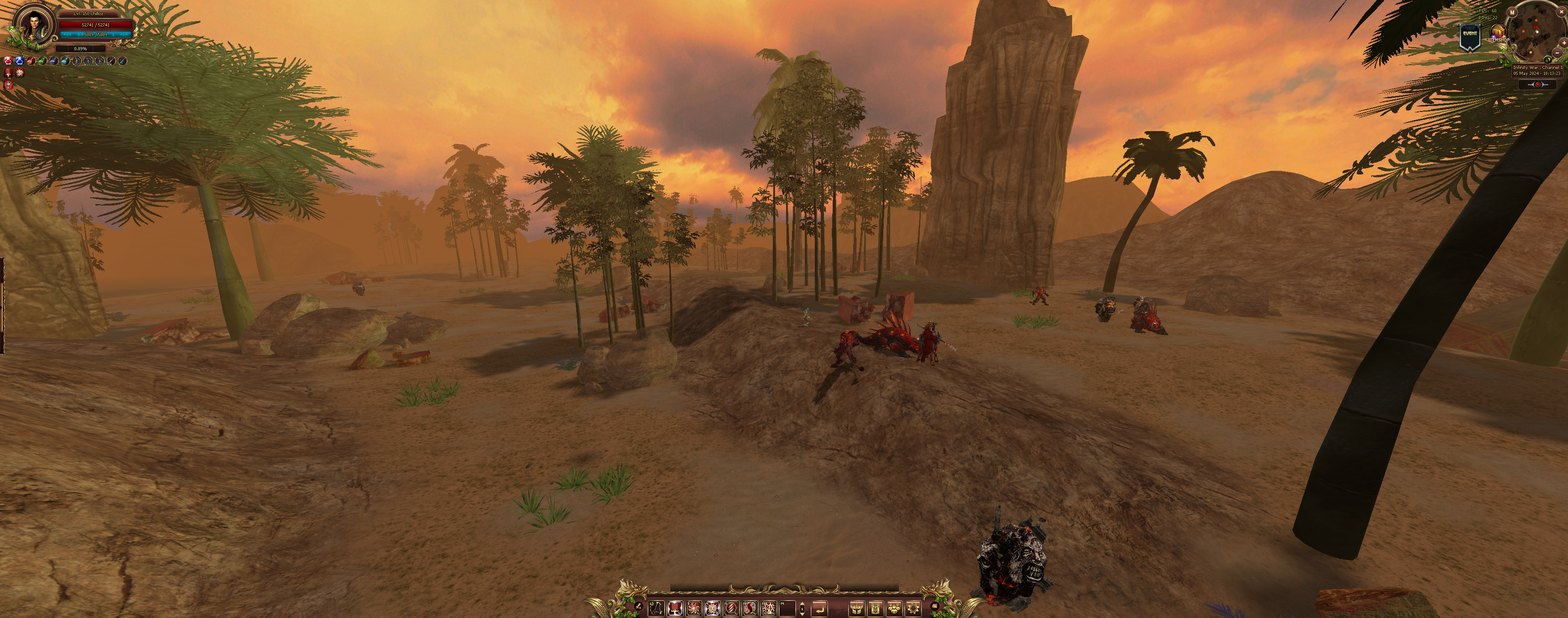
Task: Click the blue potion buff icon
Action: click(19, 61)
